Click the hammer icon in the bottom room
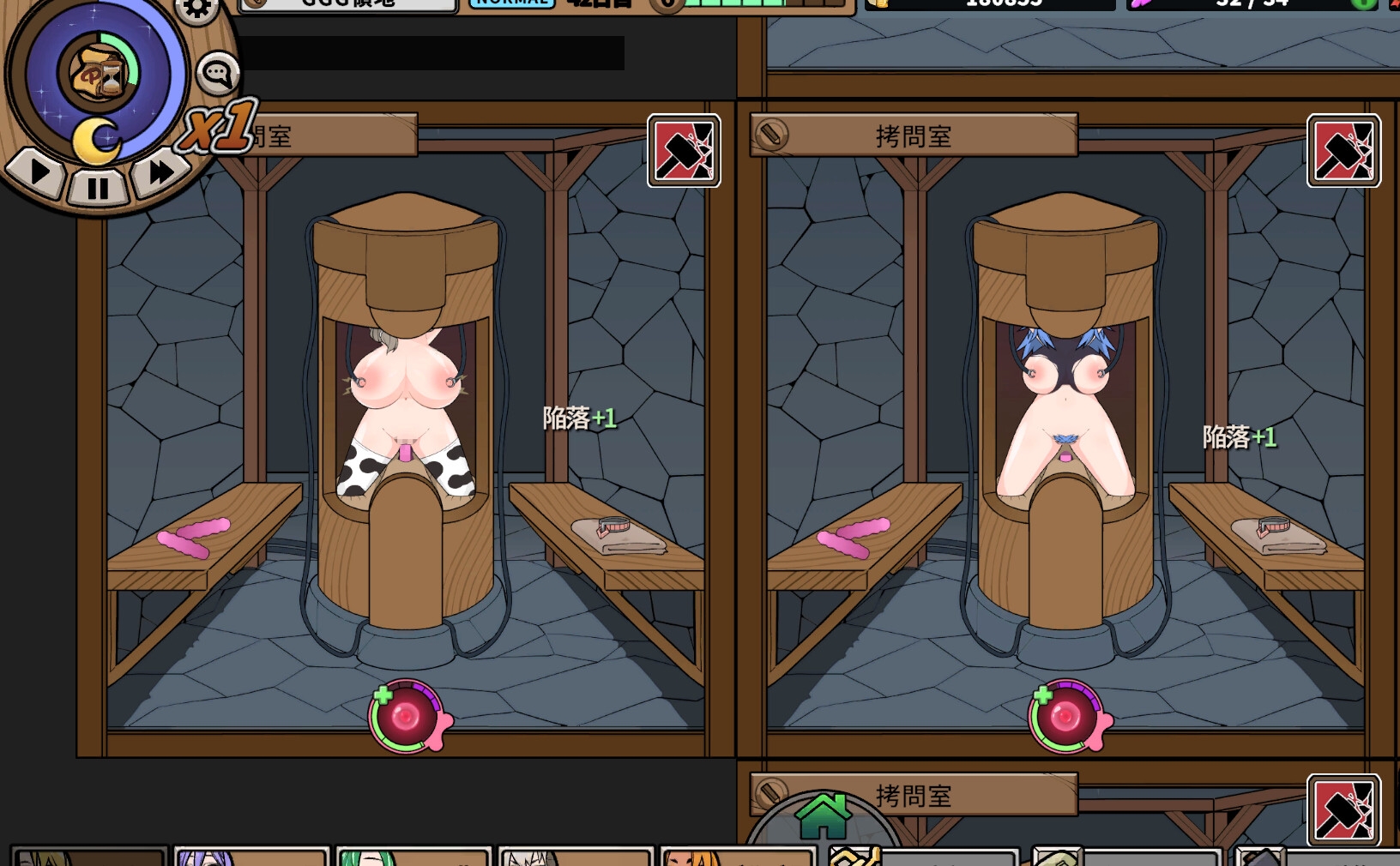 pos(1343,810)
